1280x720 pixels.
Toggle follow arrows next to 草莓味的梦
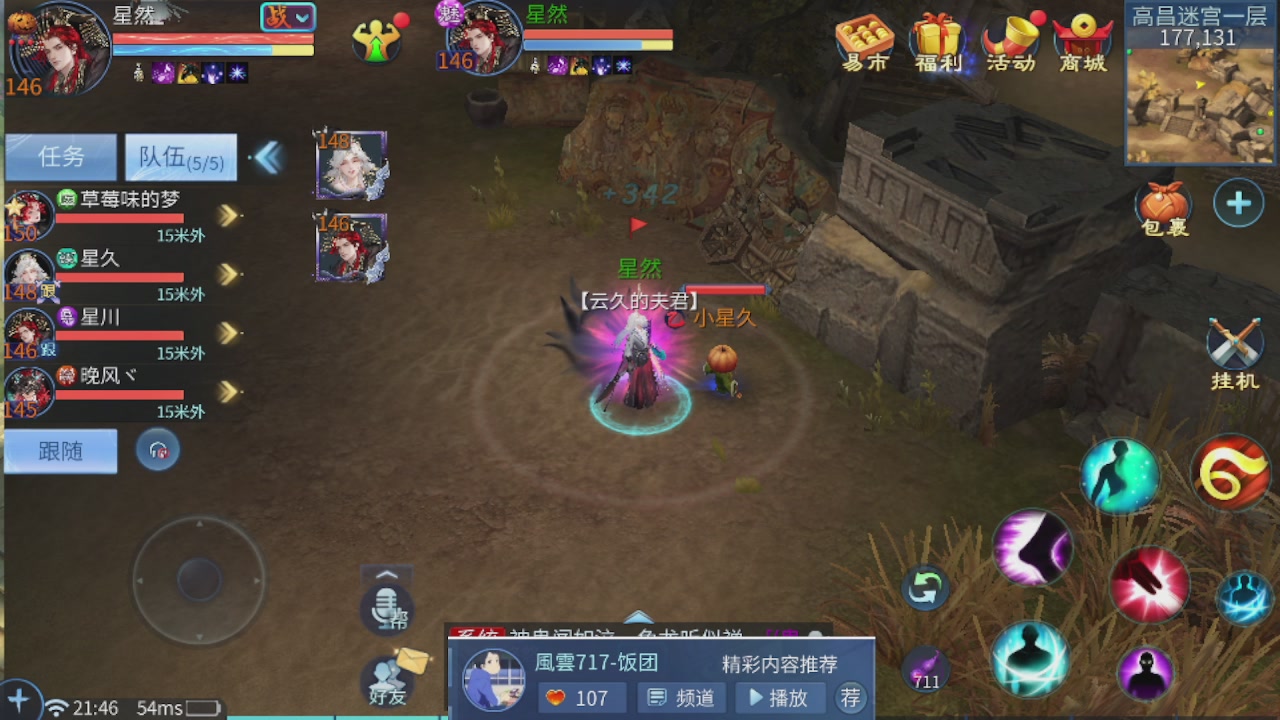[226, 215]
